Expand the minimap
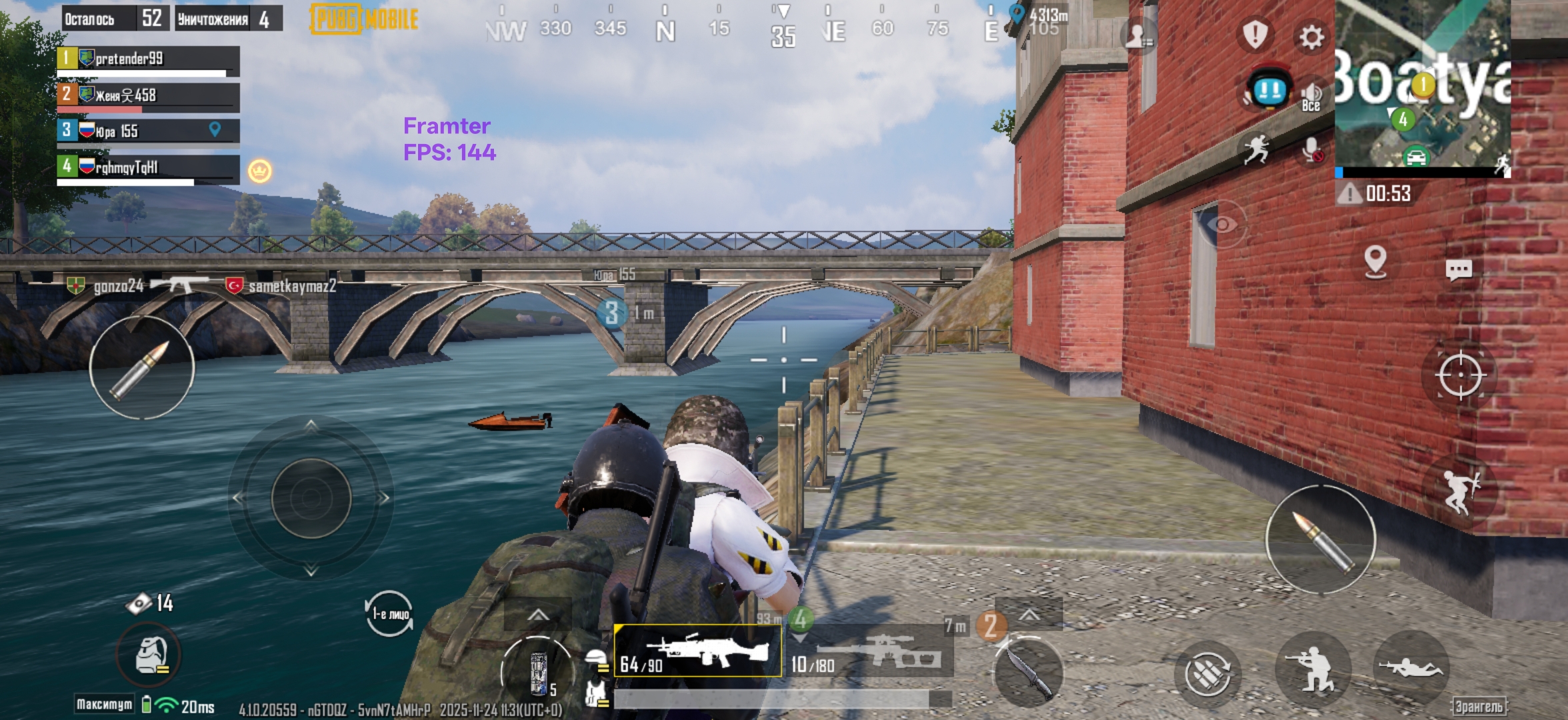The width and height of the screenshot is (1568, 720). click(1423, 87)
